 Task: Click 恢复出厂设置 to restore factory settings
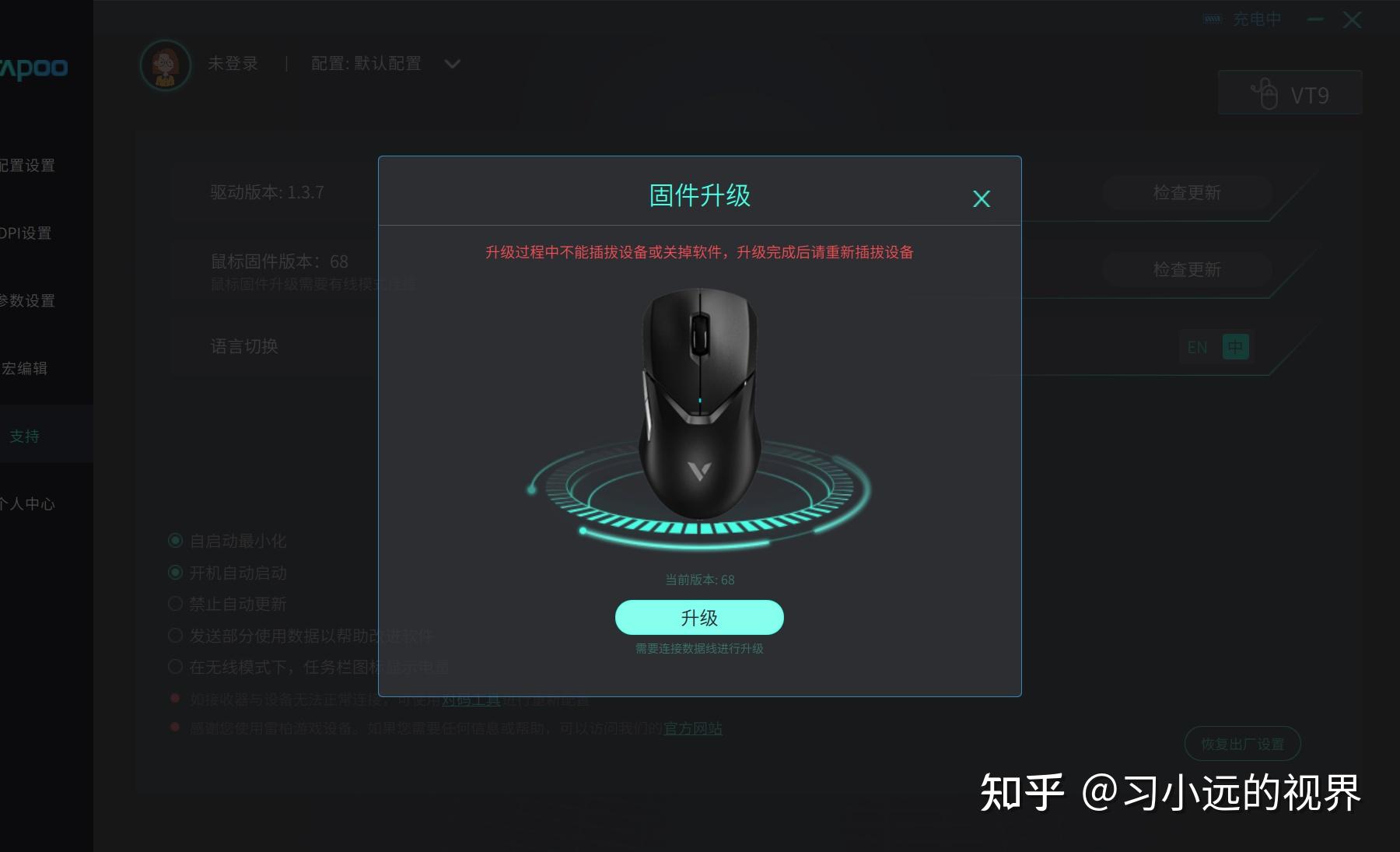pos(1243,743)
